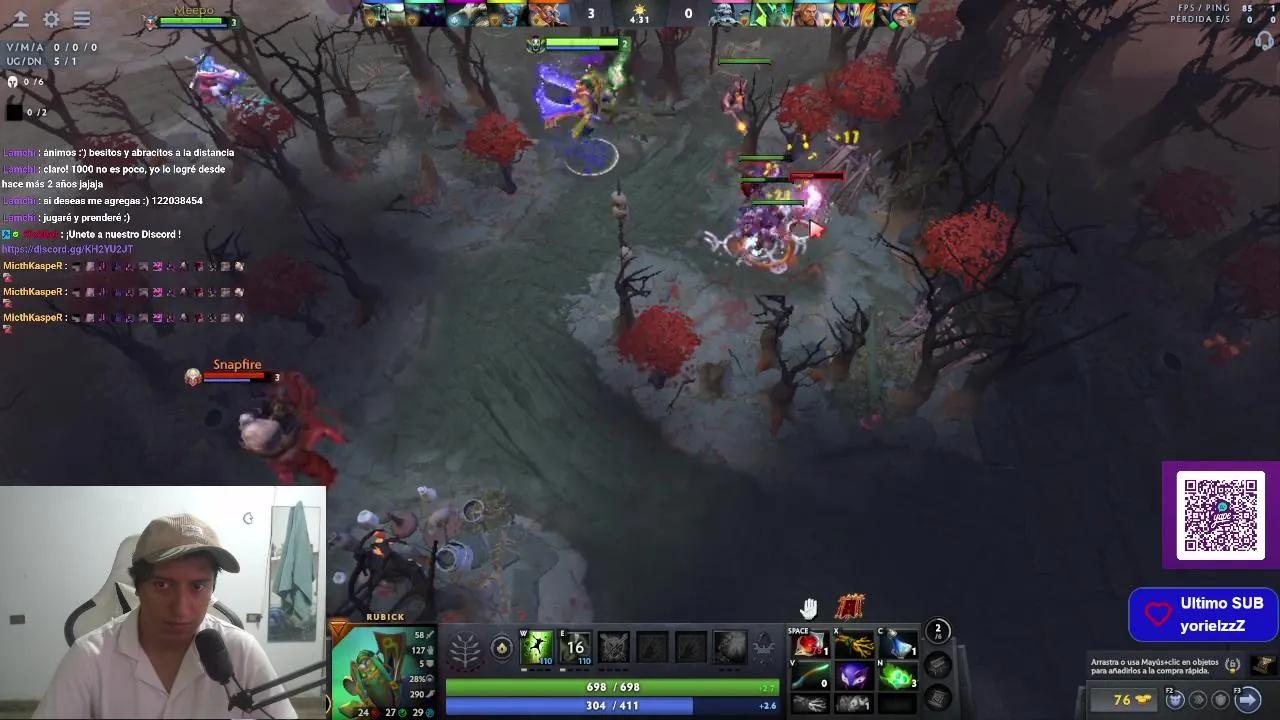
Task: Open settings with the gear icon top-left
Action: [x=52, y=17]
